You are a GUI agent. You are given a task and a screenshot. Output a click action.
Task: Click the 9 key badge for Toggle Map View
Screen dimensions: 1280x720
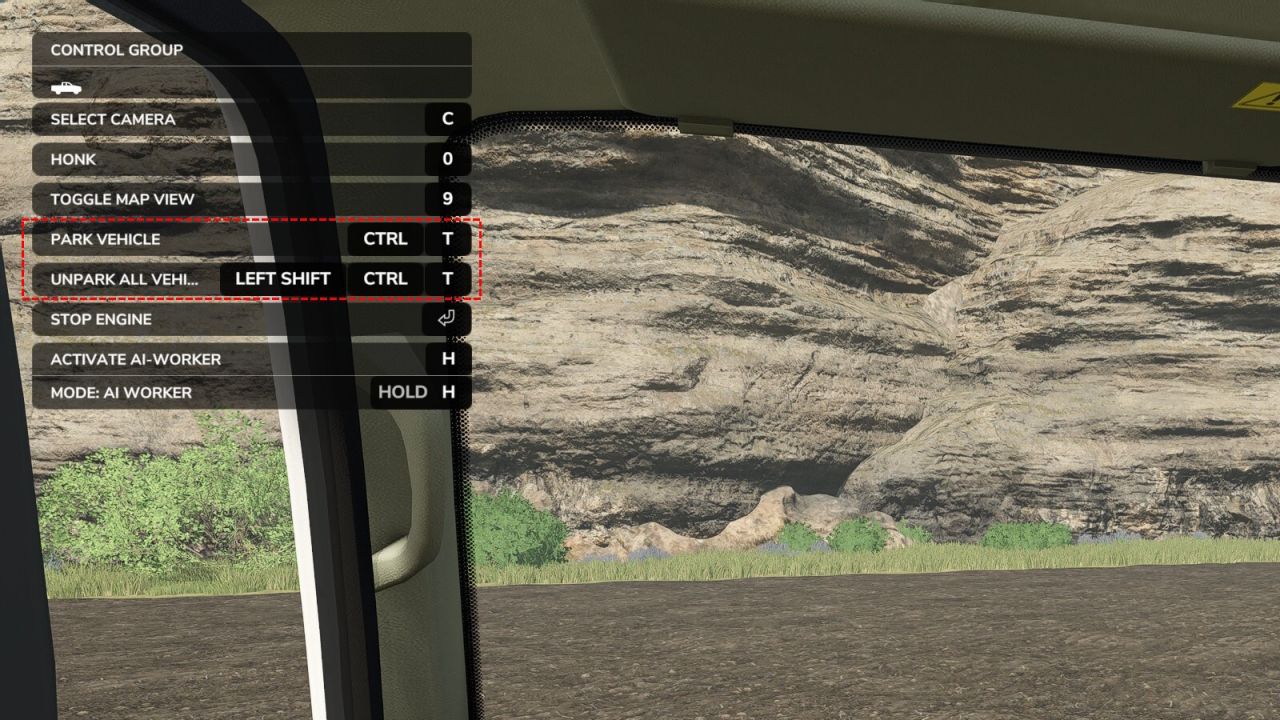447,199
